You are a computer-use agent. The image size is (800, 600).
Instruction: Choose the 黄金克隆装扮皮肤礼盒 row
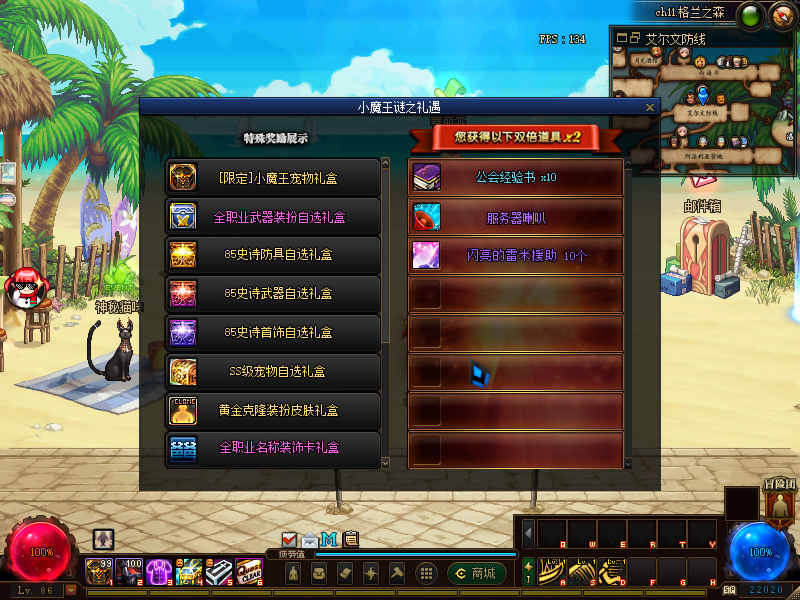tap(273, 411)
